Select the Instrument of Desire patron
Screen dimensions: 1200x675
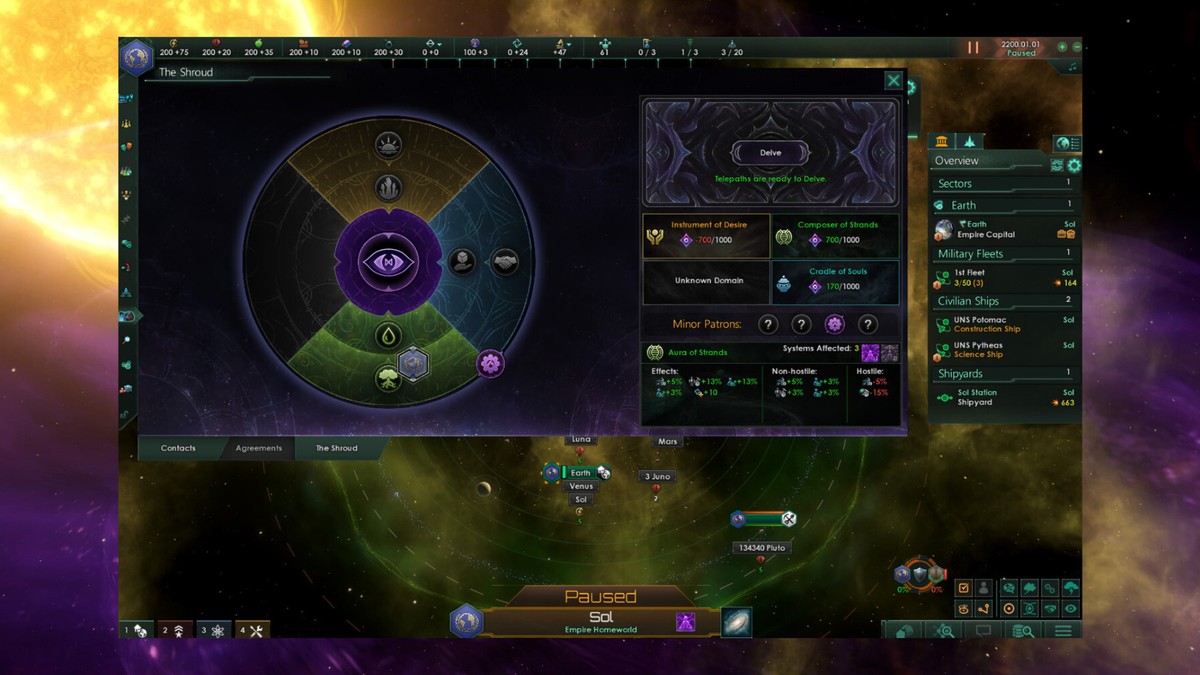click(706, 234)
